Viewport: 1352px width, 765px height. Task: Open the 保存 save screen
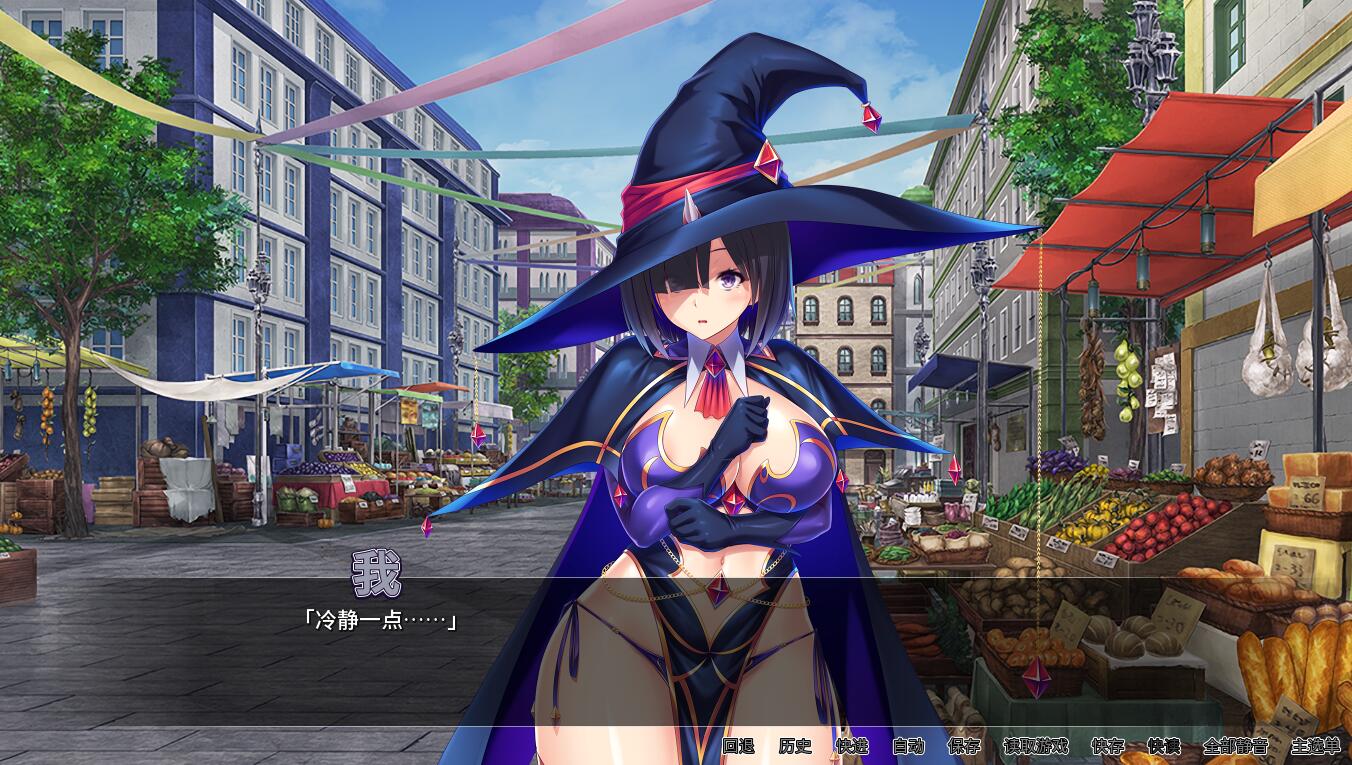964,747
